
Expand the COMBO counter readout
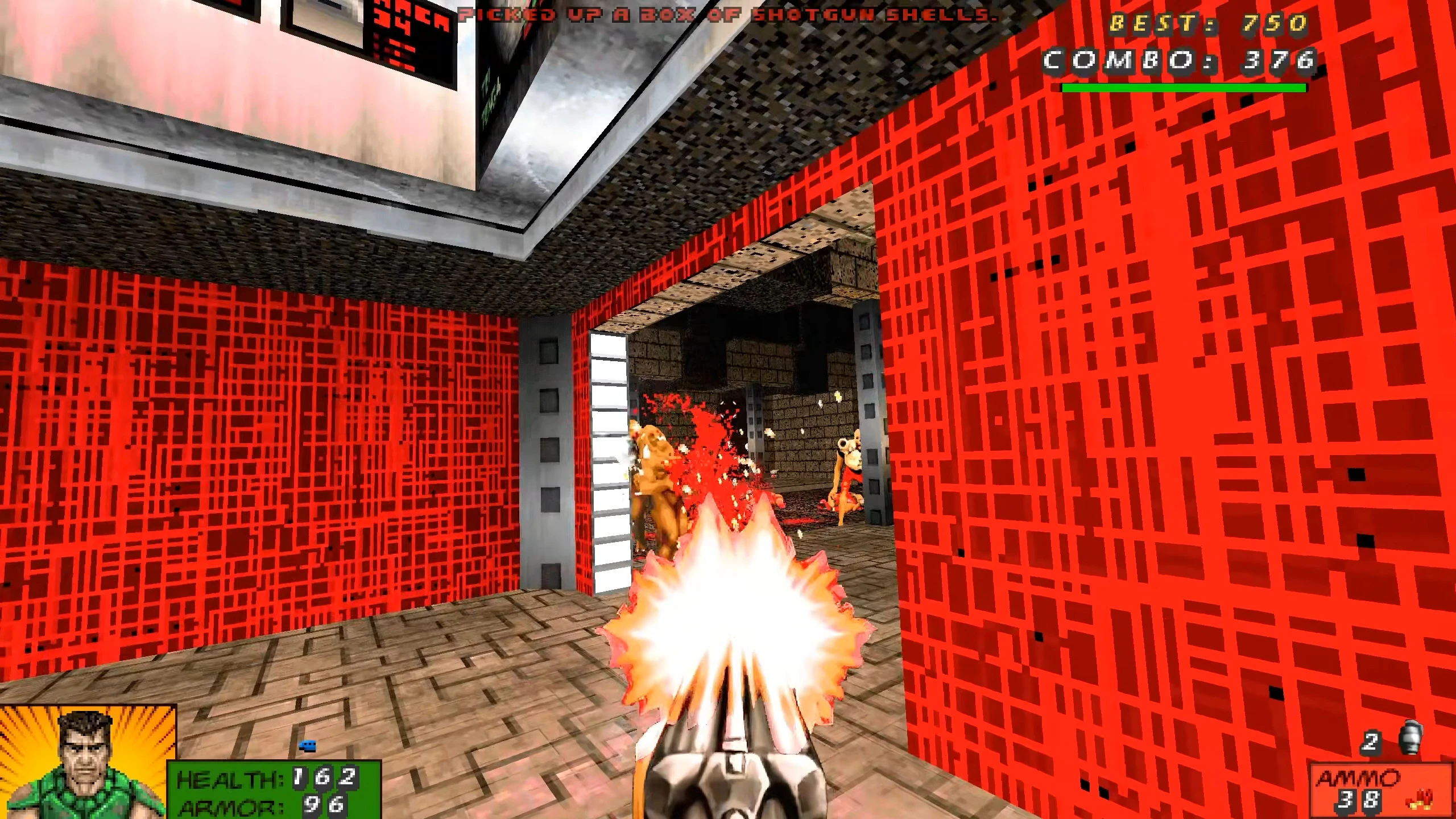click(x=1177, y=63)
